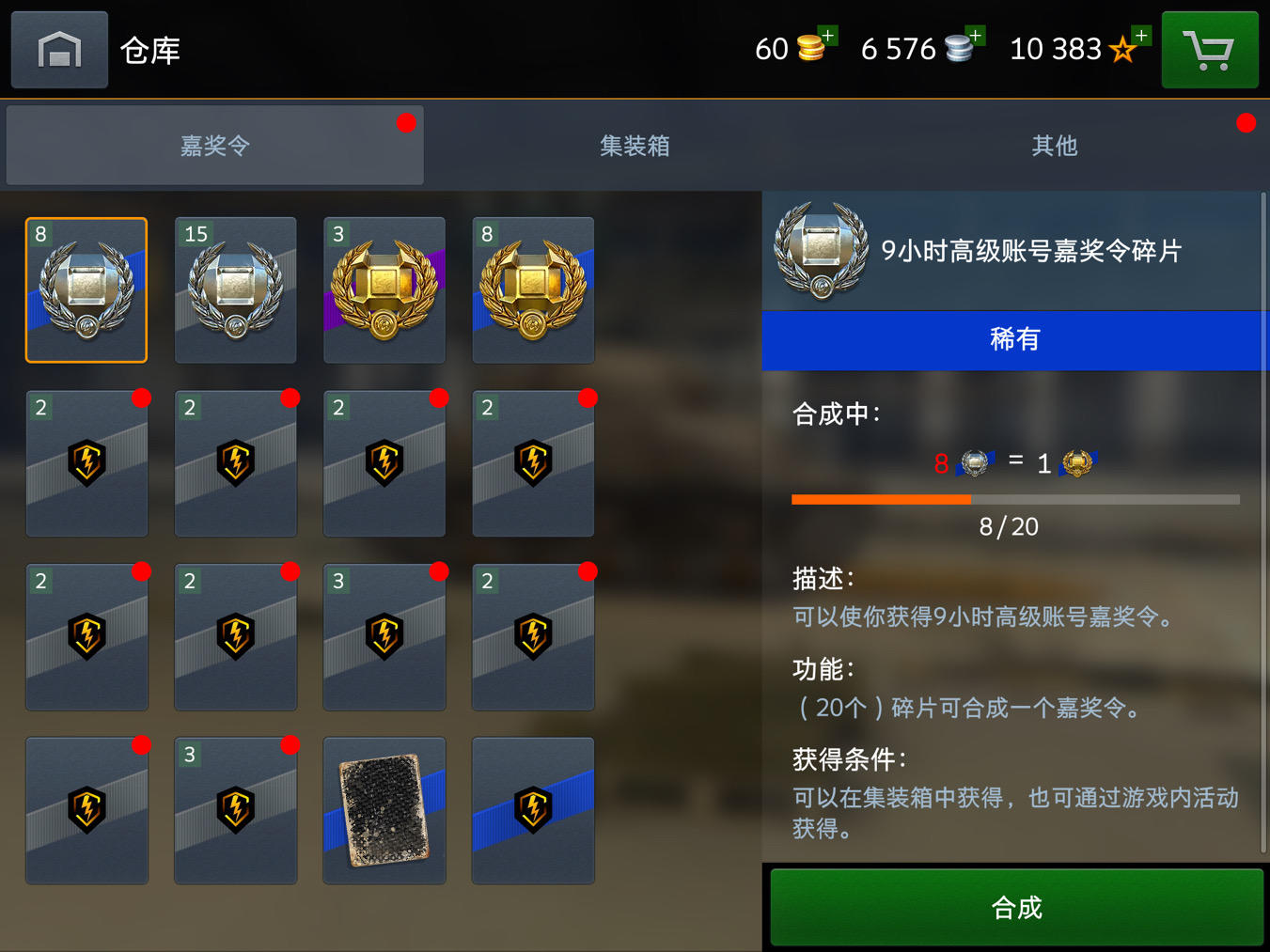The width and height of the screenshot is (1270, 952).
Task: Open the home/garage screen
Action: point(58,49)
